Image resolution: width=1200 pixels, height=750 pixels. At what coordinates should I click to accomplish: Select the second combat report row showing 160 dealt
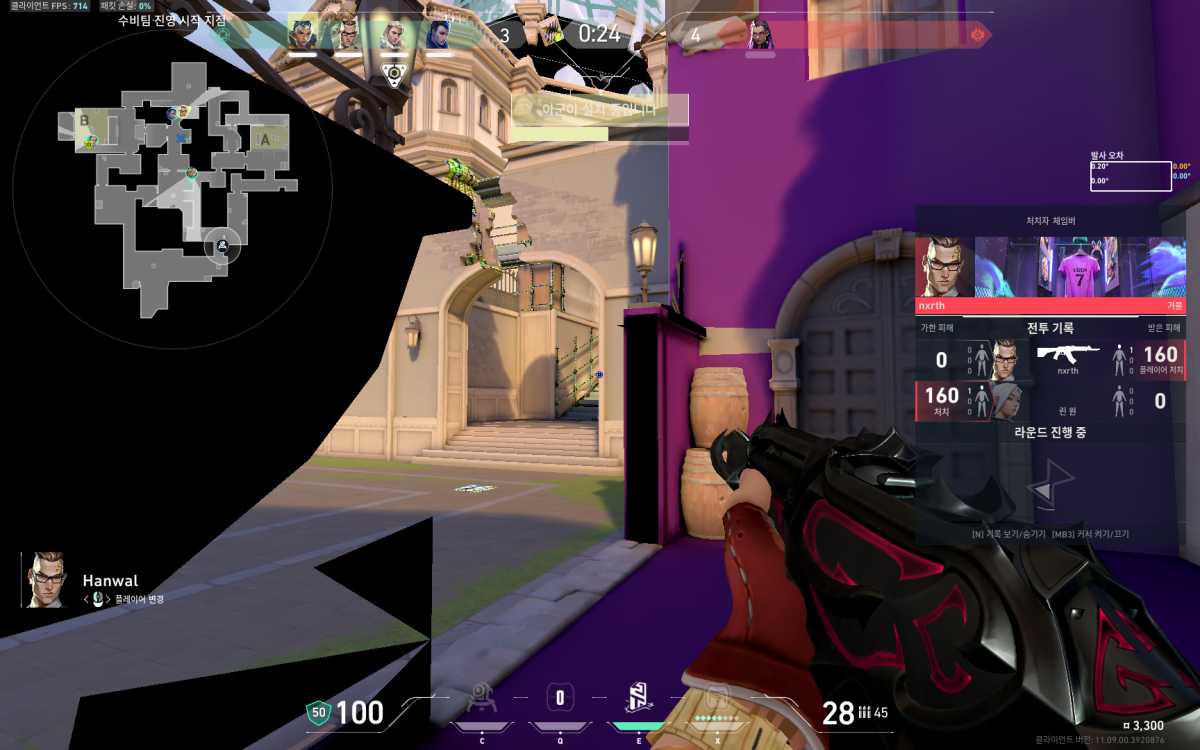point(1050,401)
